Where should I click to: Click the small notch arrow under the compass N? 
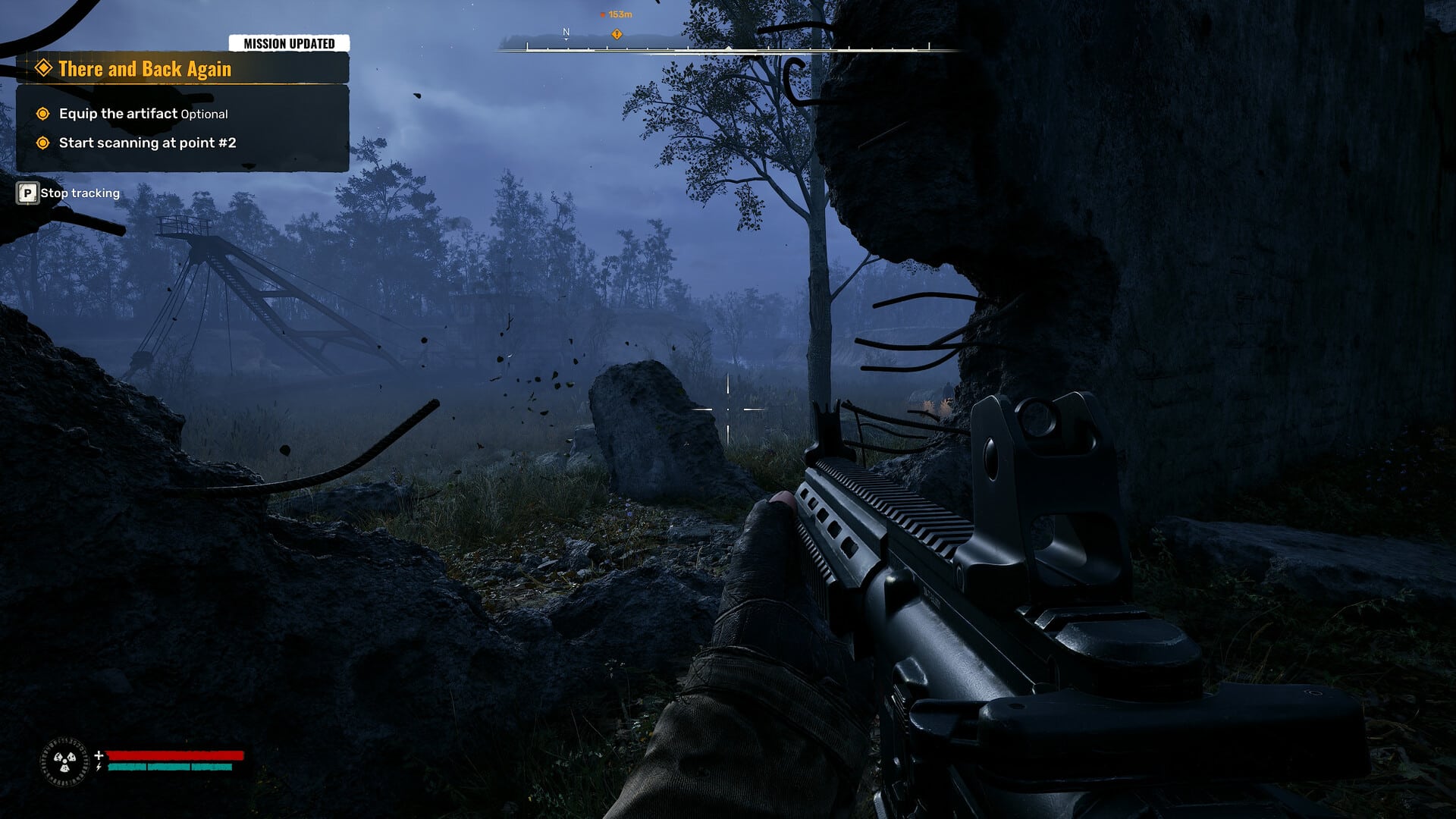pyautogui.click(x=566, y=39)
